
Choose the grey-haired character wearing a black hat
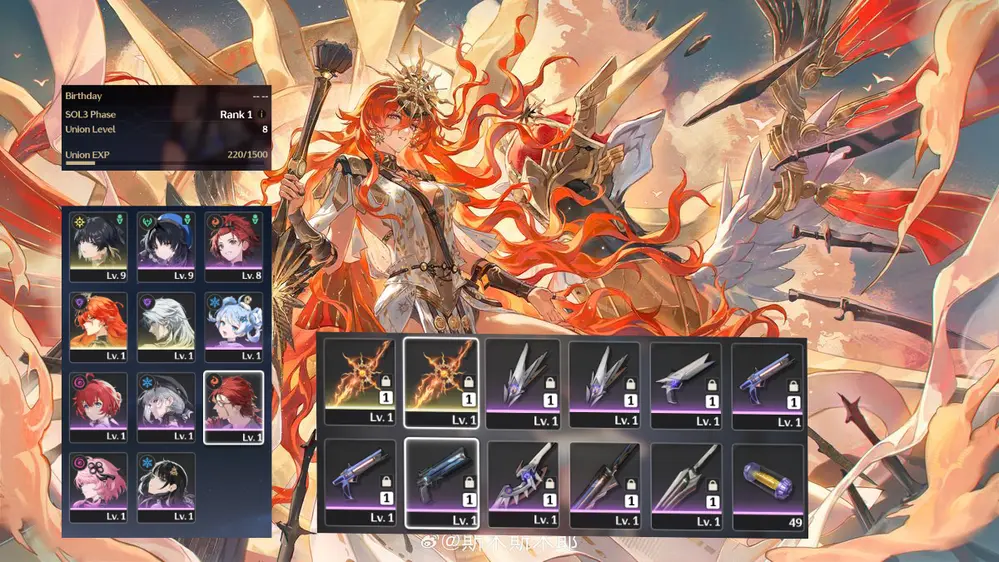coord(165,406)
